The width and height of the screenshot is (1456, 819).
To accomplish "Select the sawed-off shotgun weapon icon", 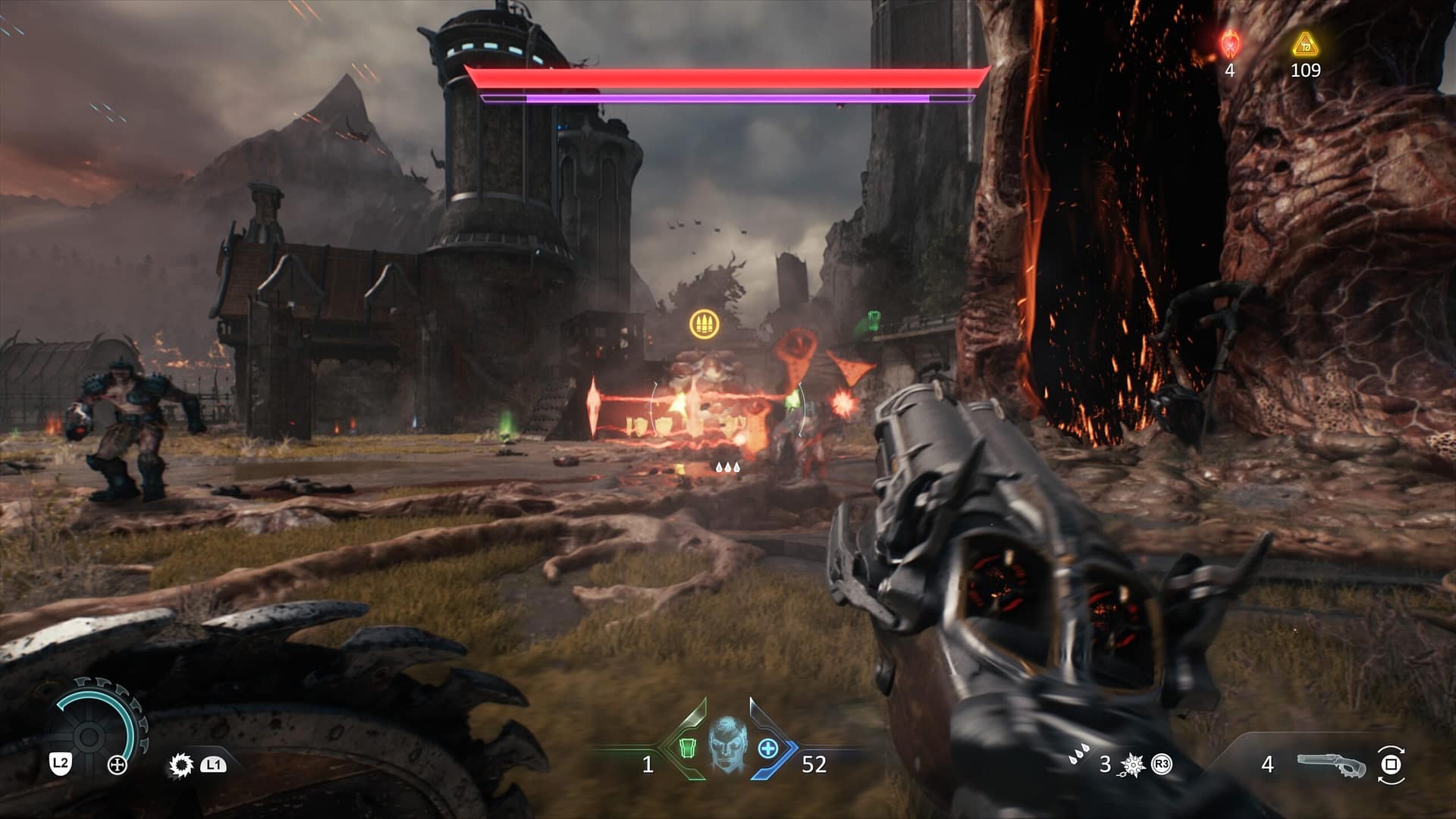I will pyautogui.click(x=1332, y=764).
